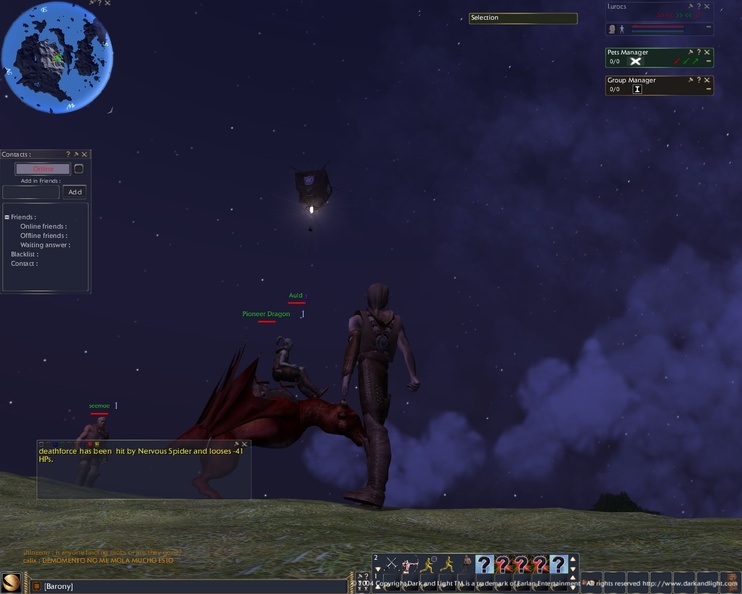Click the Selection target bar
This screenshot has width=742, height=594.
click(x=523, y=18)
